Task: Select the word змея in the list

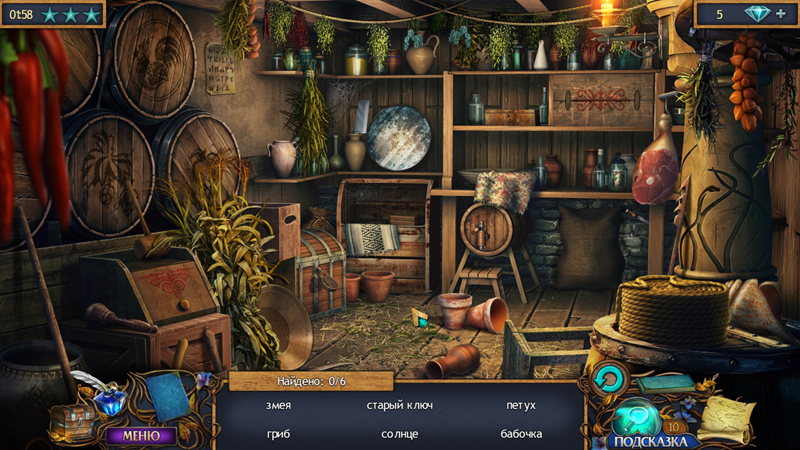Action: tap(279, 405)
